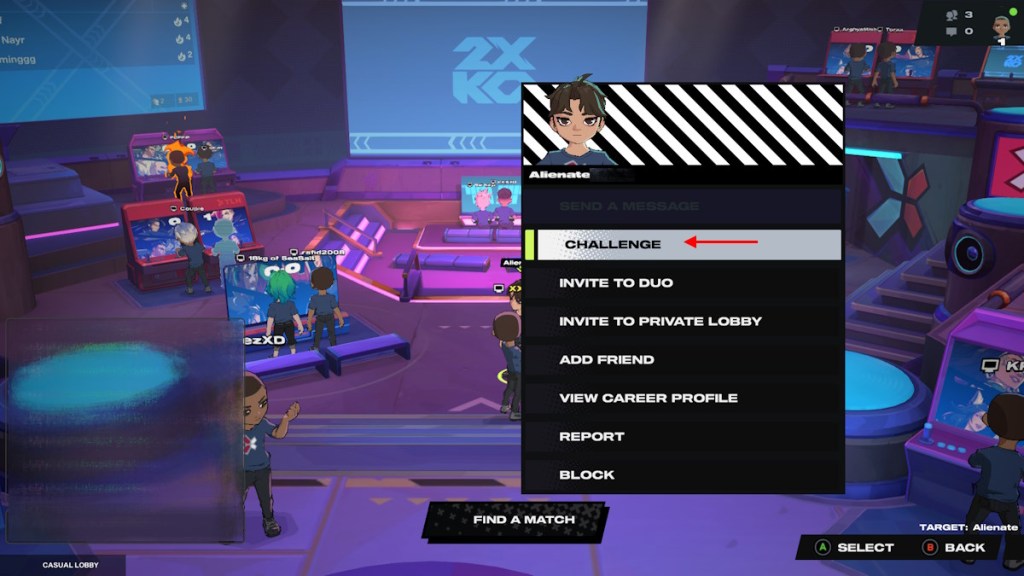Click the Find a Match button
Viewport: 1024px width, 576px height.
click(524, 520)
